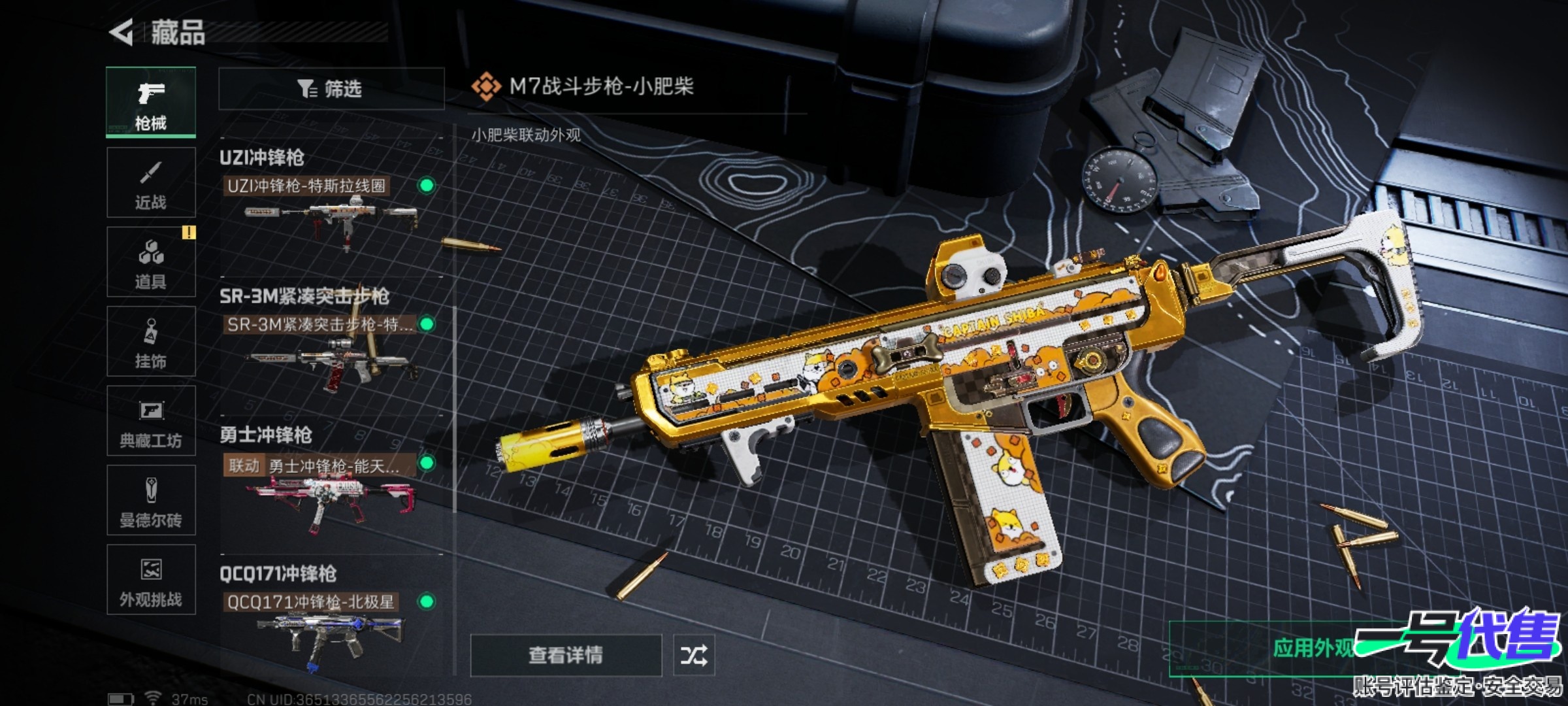Show the 挂饰 charms category
The image size is (1568, 706).
151,341
